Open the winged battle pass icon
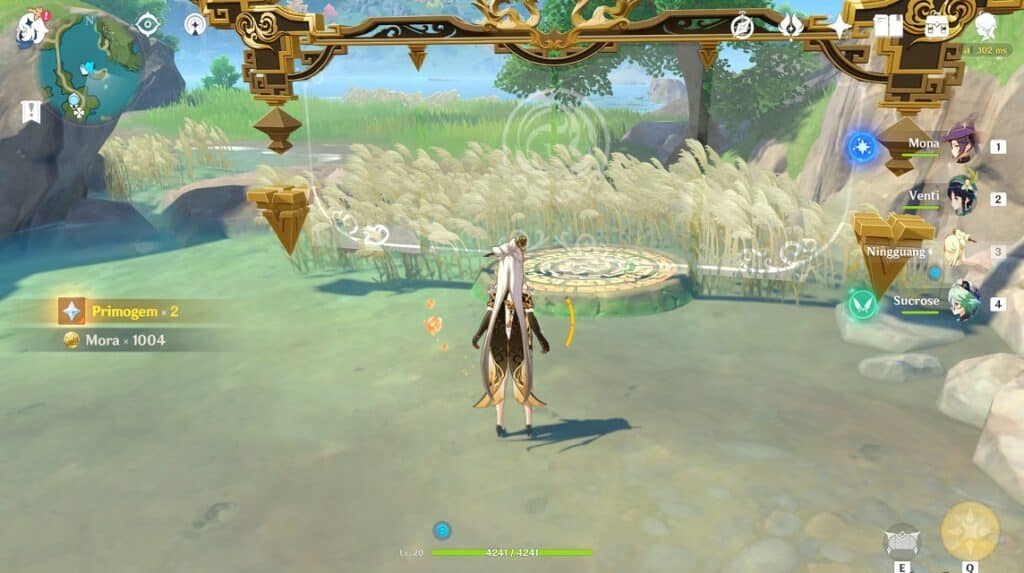 [x=791, y=26]
